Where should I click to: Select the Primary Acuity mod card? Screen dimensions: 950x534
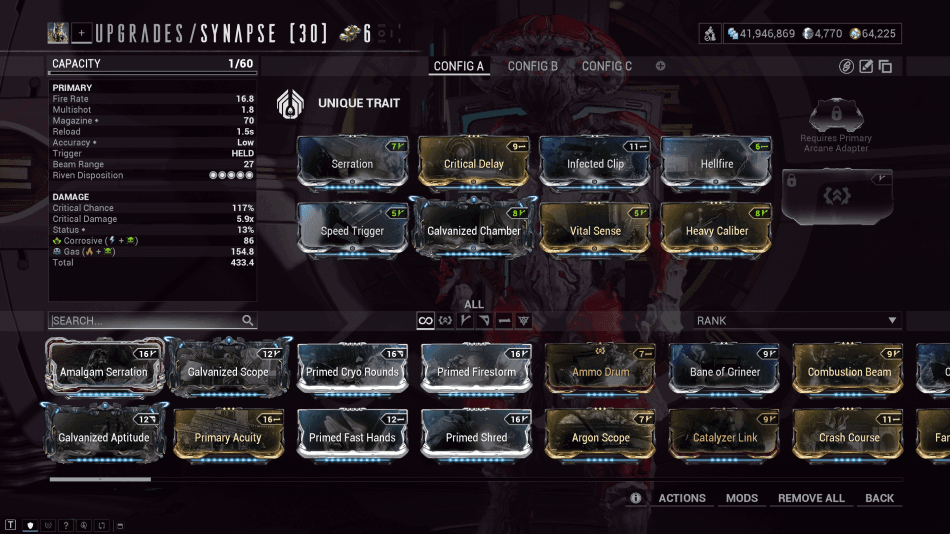(228, 436)
